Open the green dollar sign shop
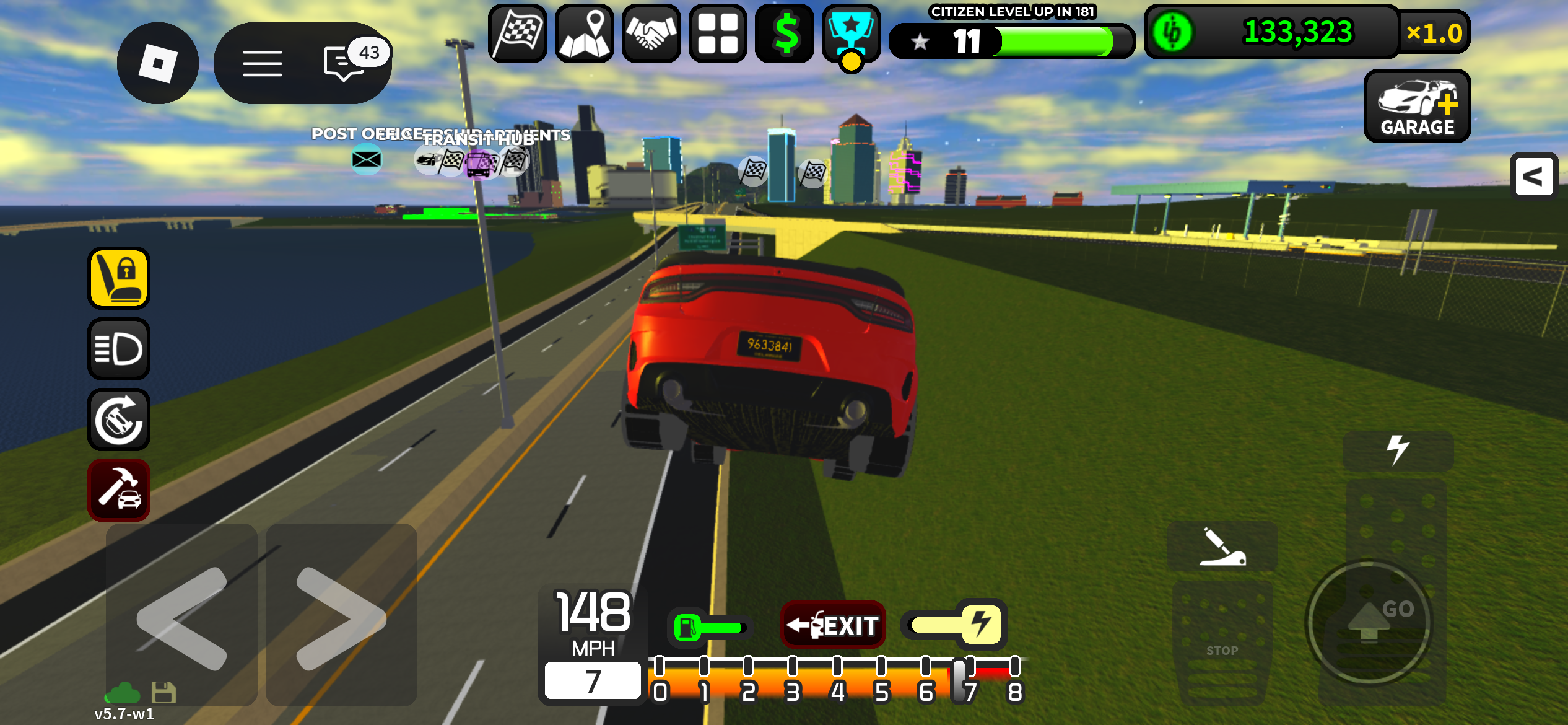 (x=785, y=33)
